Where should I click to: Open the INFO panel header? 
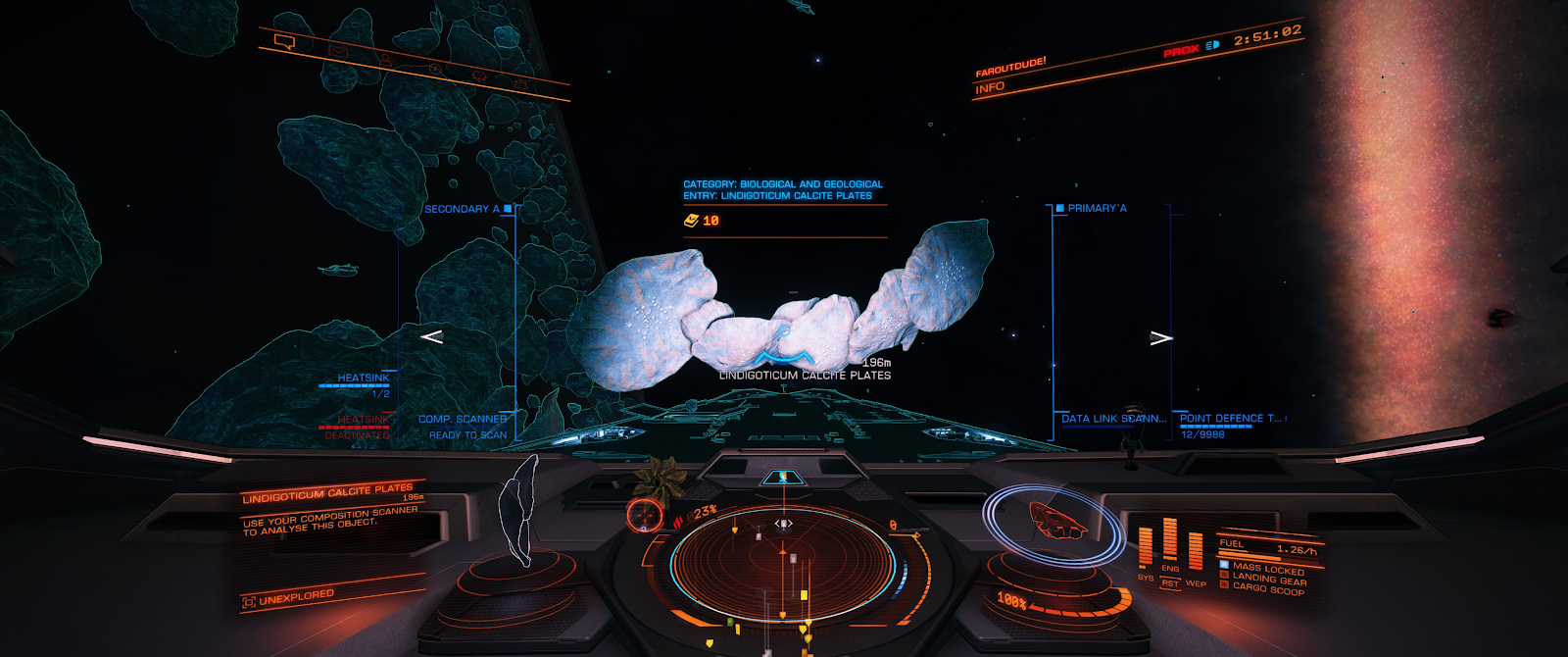[x=990, y=87]
